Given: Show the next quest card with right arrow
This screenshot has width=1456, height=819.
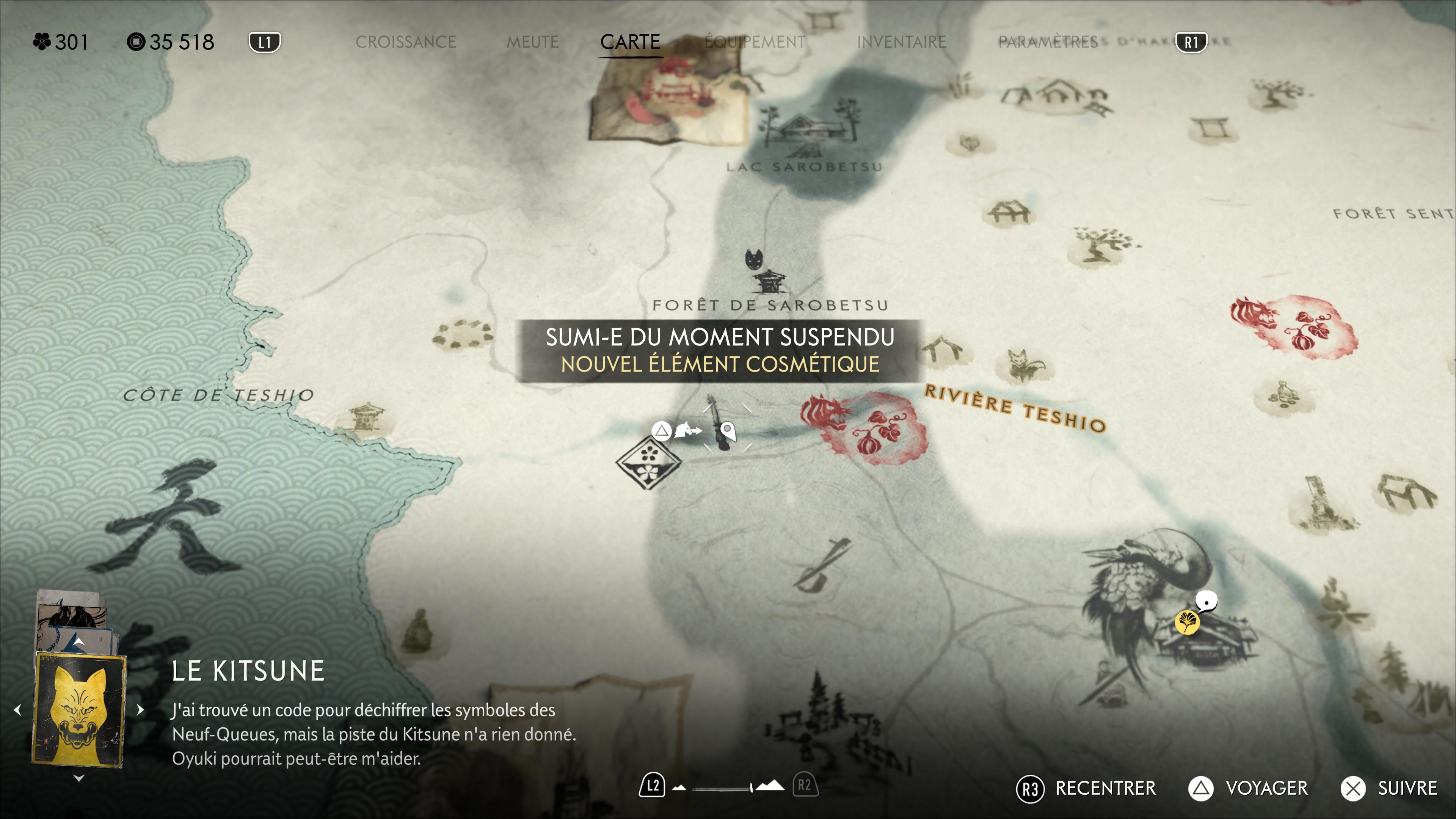Looking at the screenshot, I should (141, 710).
